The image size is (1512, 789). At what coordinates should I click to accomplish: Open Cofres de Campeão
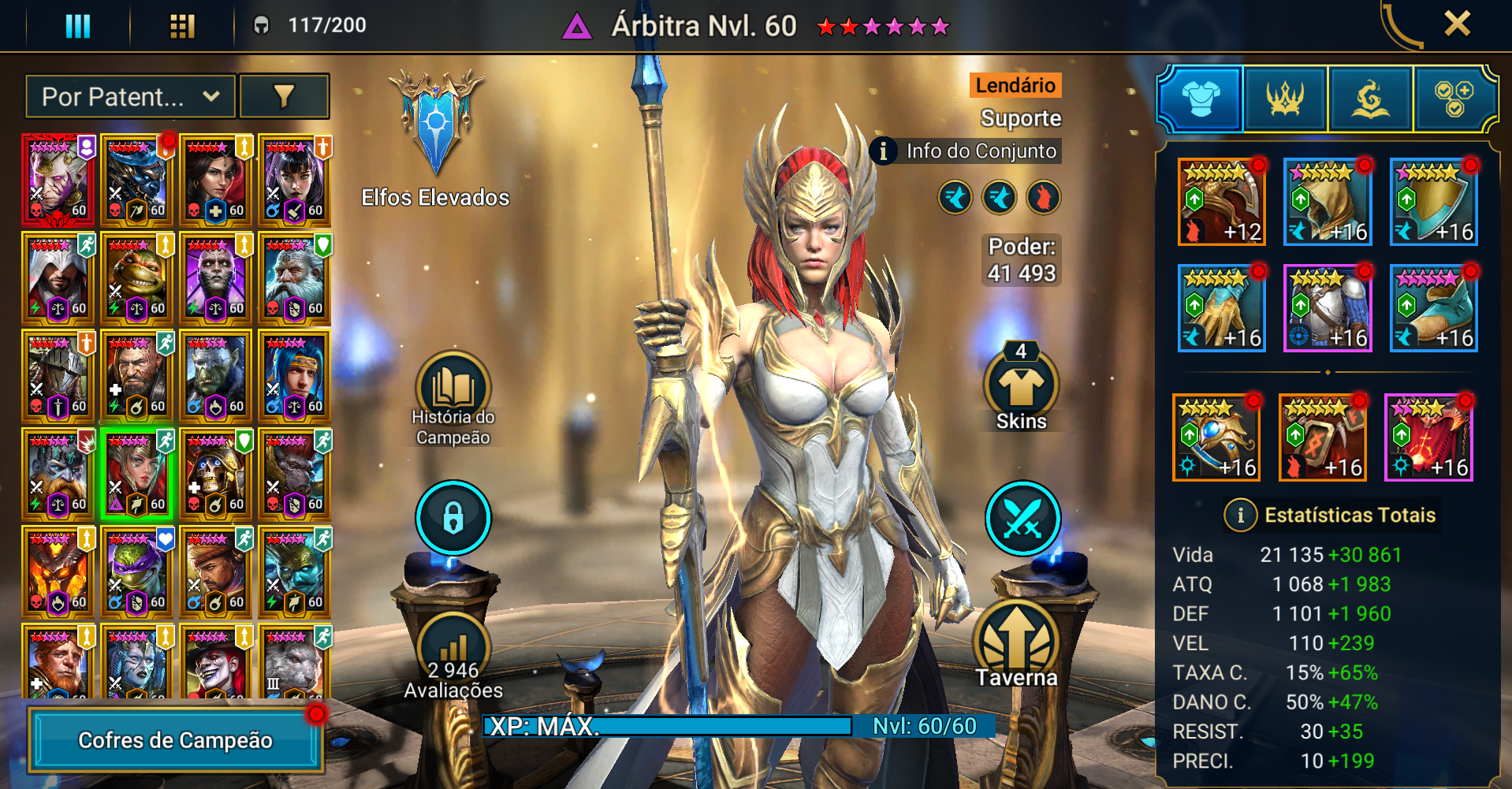coord(176,740)
